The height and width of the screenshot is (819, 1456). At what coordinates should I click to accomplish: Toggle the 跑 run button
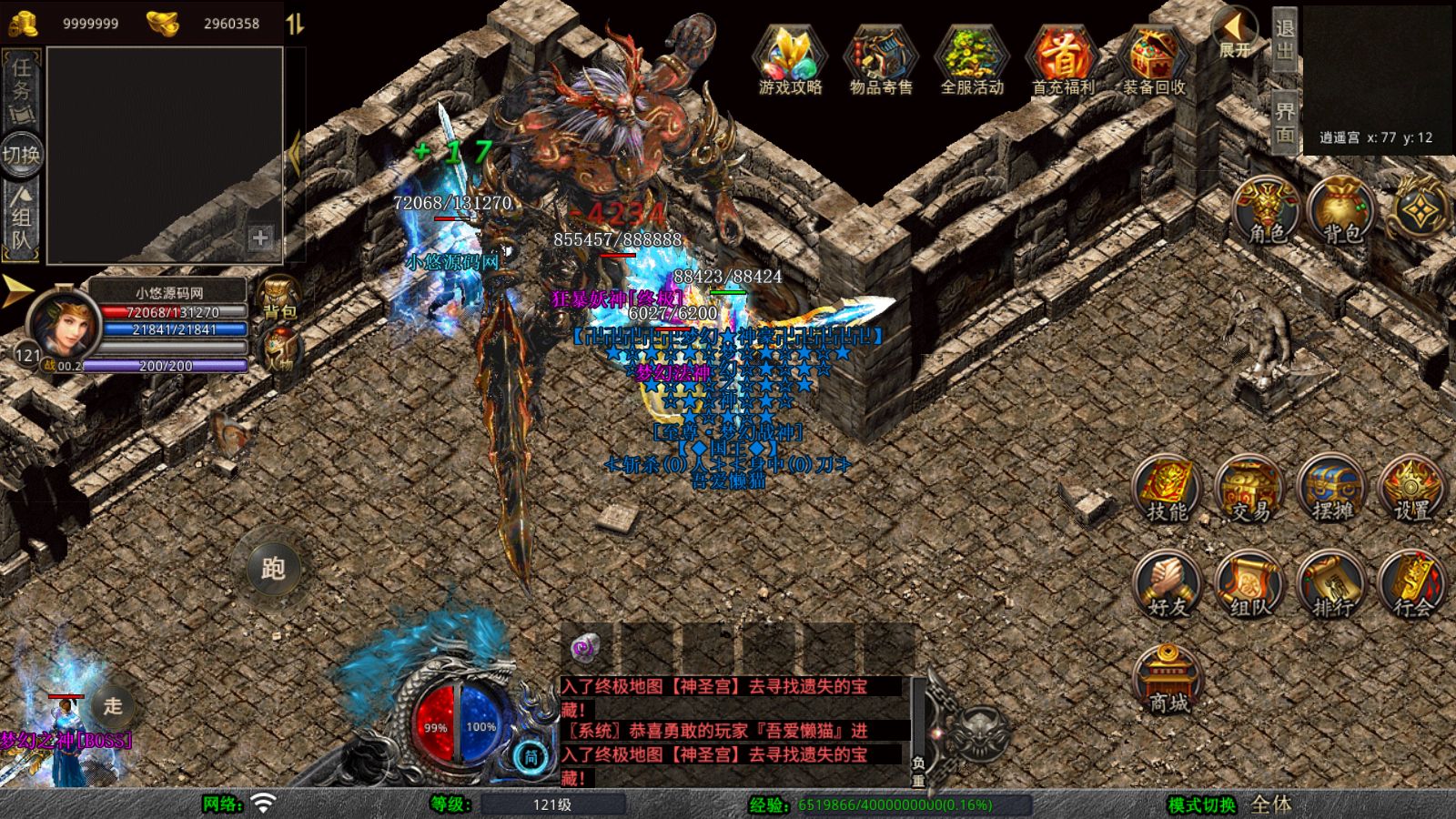273,569
